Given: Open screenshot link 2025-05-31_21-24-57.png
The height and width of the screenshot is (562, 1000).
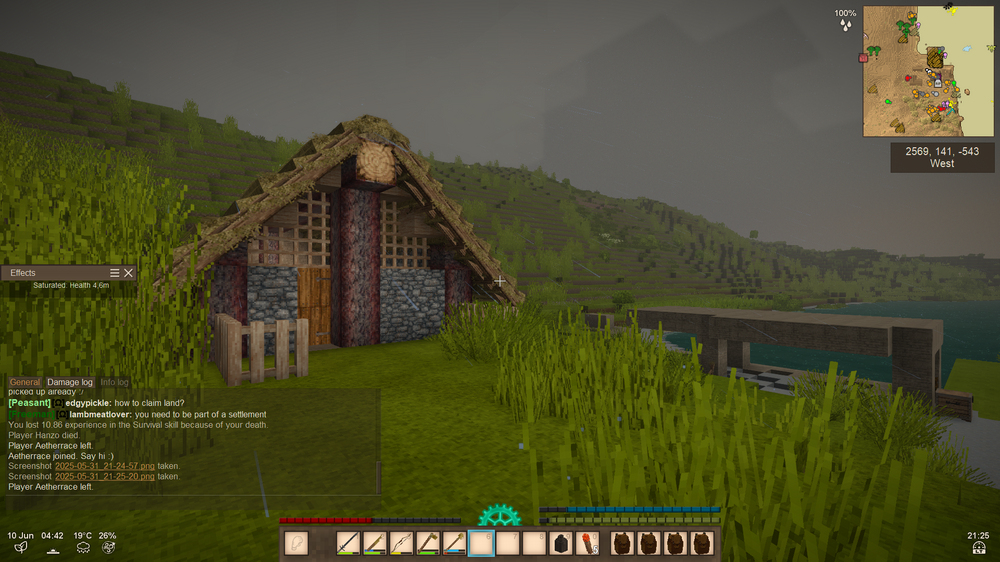Looking at the screenshot, I should click(104, 466).
